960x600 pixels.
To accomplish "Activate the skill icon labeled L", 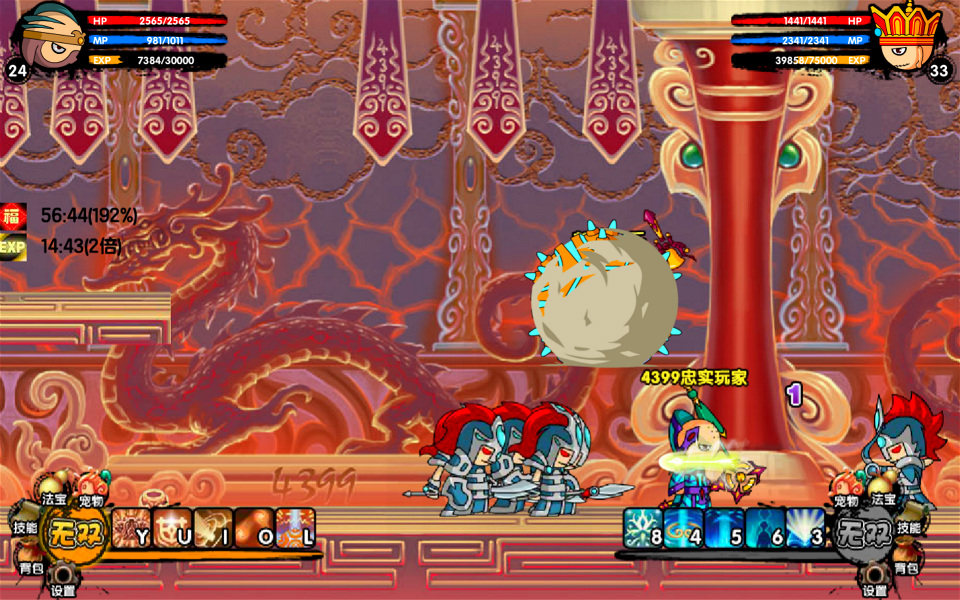I will 296,527.
